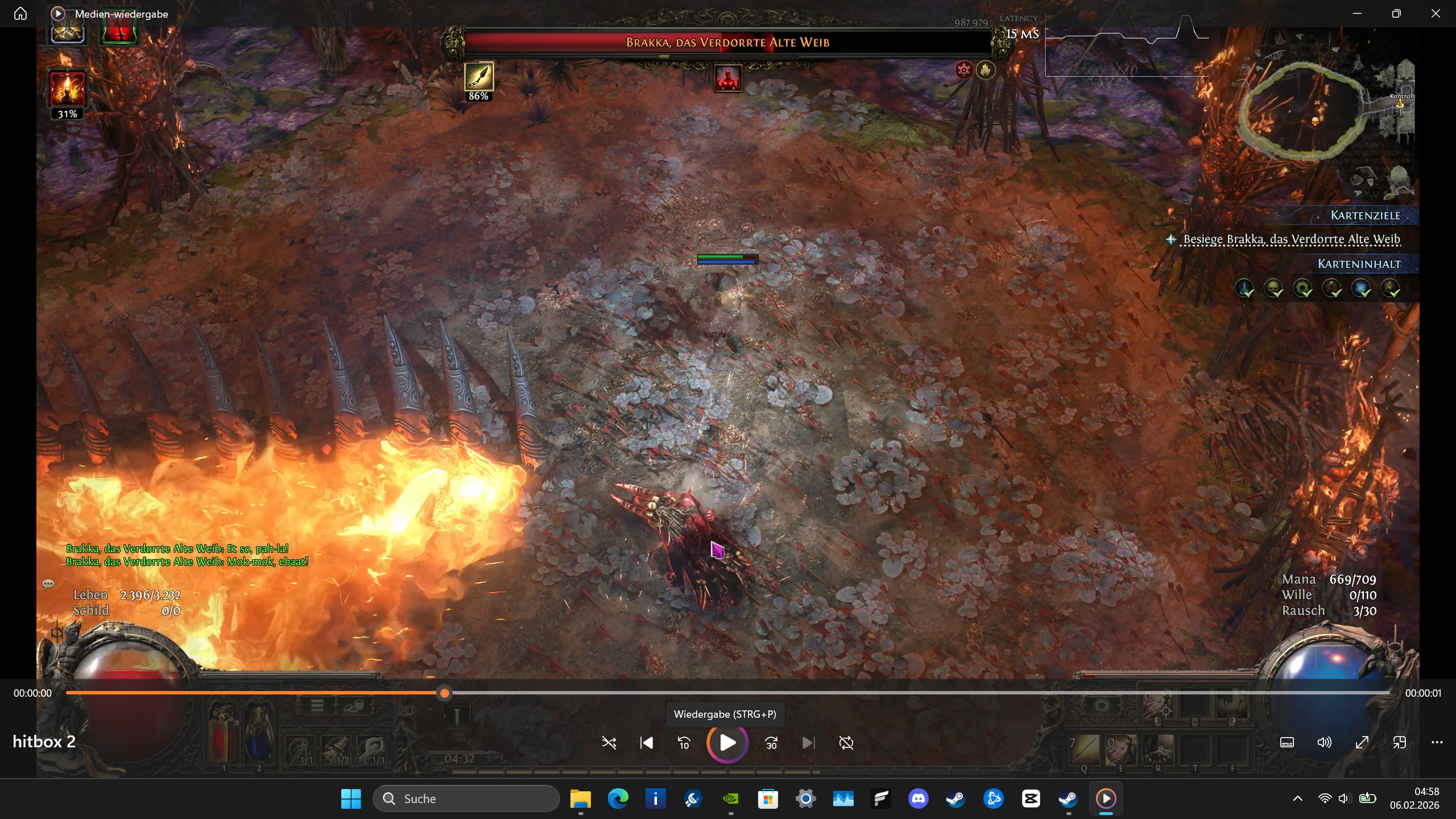Select the spear skill bound to Q
Viewport: 1456px width, 819px height.
tap(1084, 749)
